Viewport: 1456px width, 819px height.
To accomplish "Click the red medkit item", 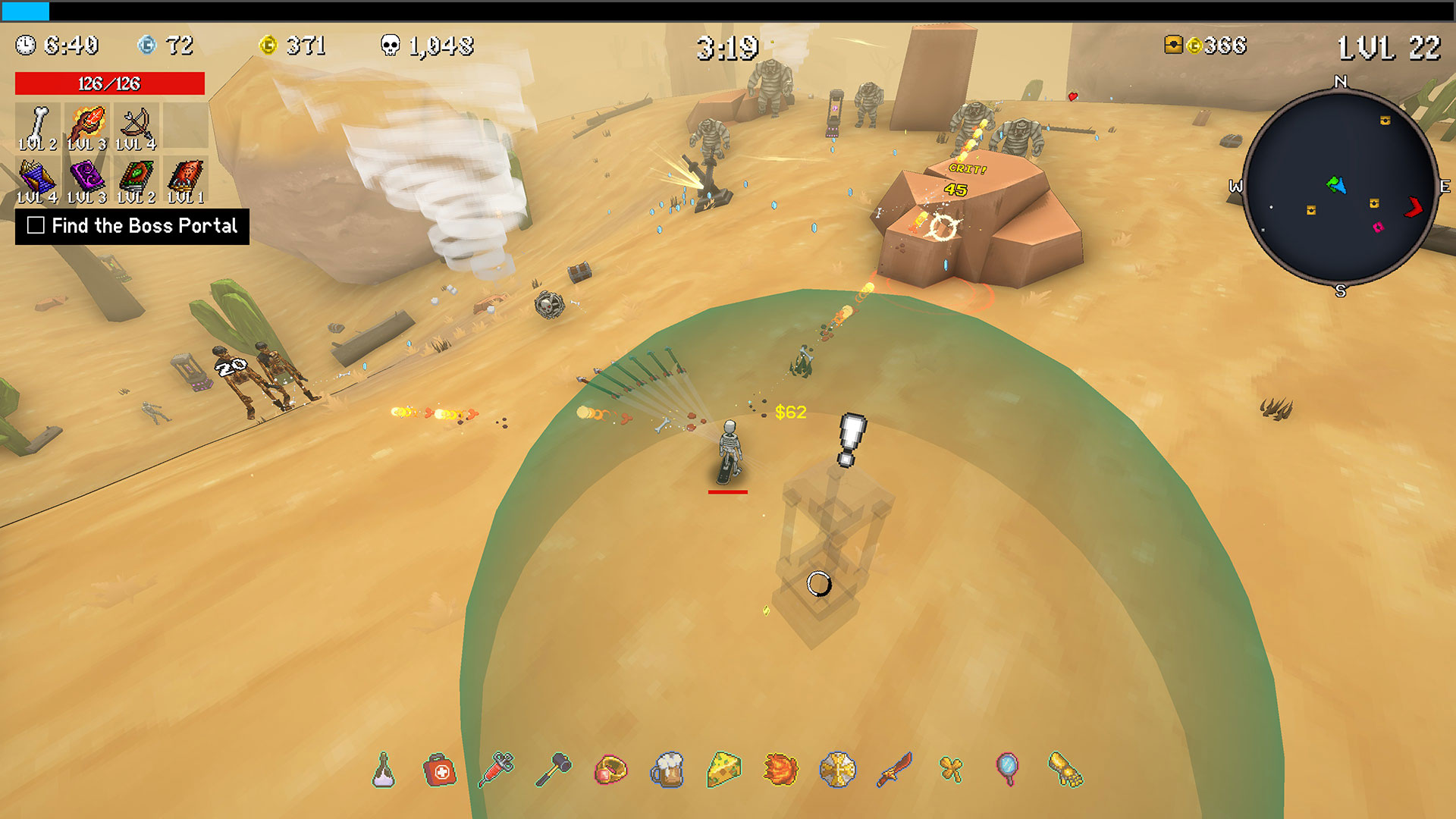I will tap(440, 770).
